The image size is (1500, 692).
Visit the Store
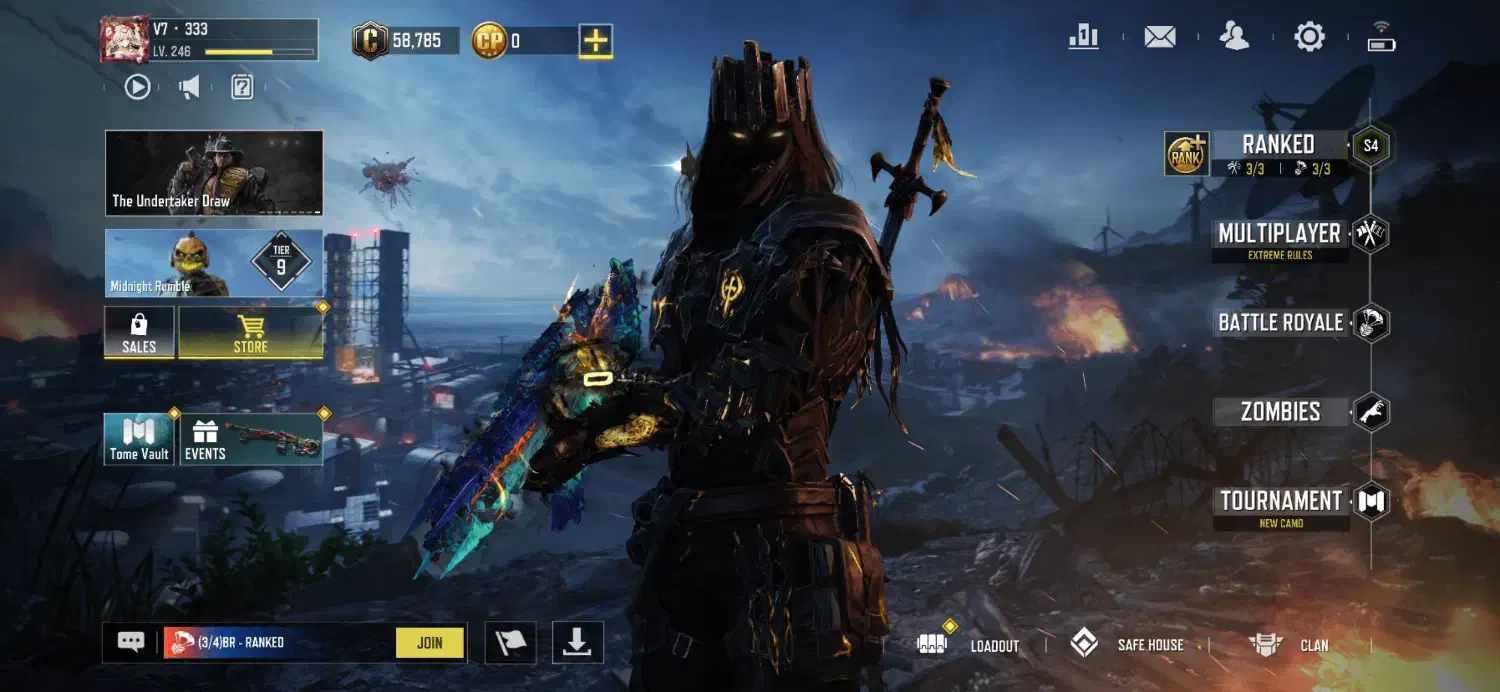click(x=250, y=332)
